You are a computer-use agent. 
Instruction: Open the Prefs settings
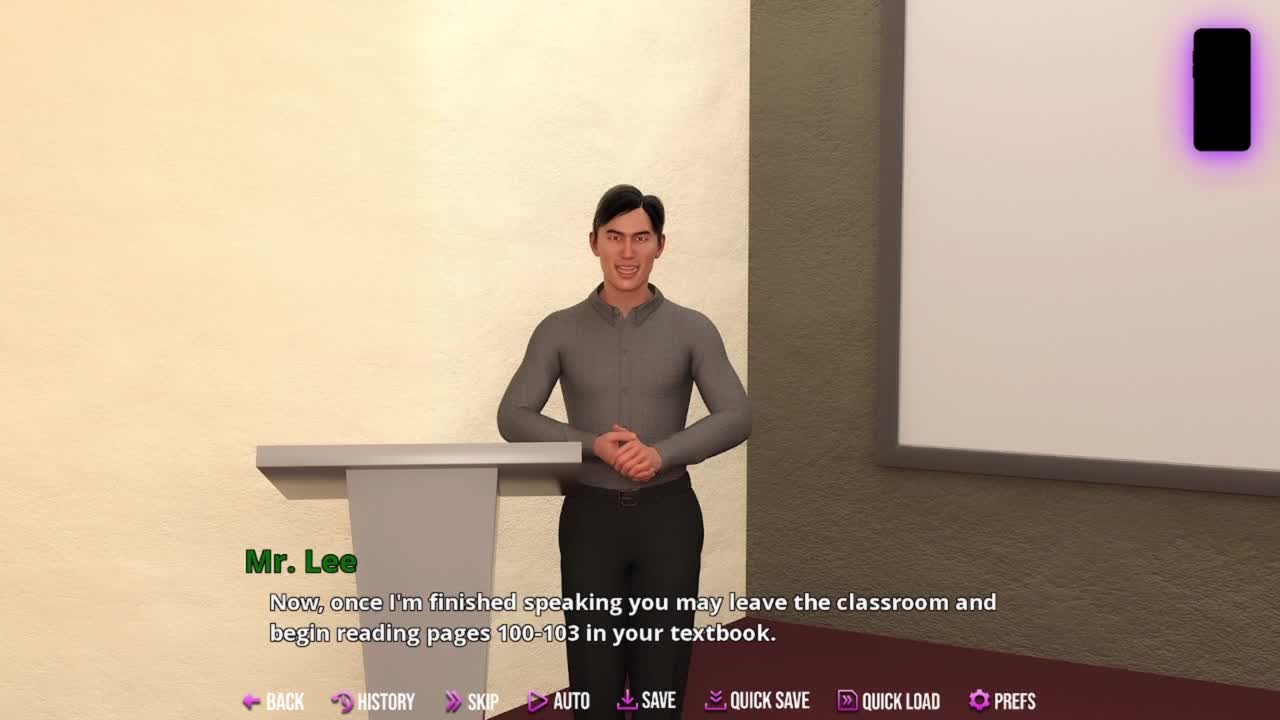(x=1002, y=701)
